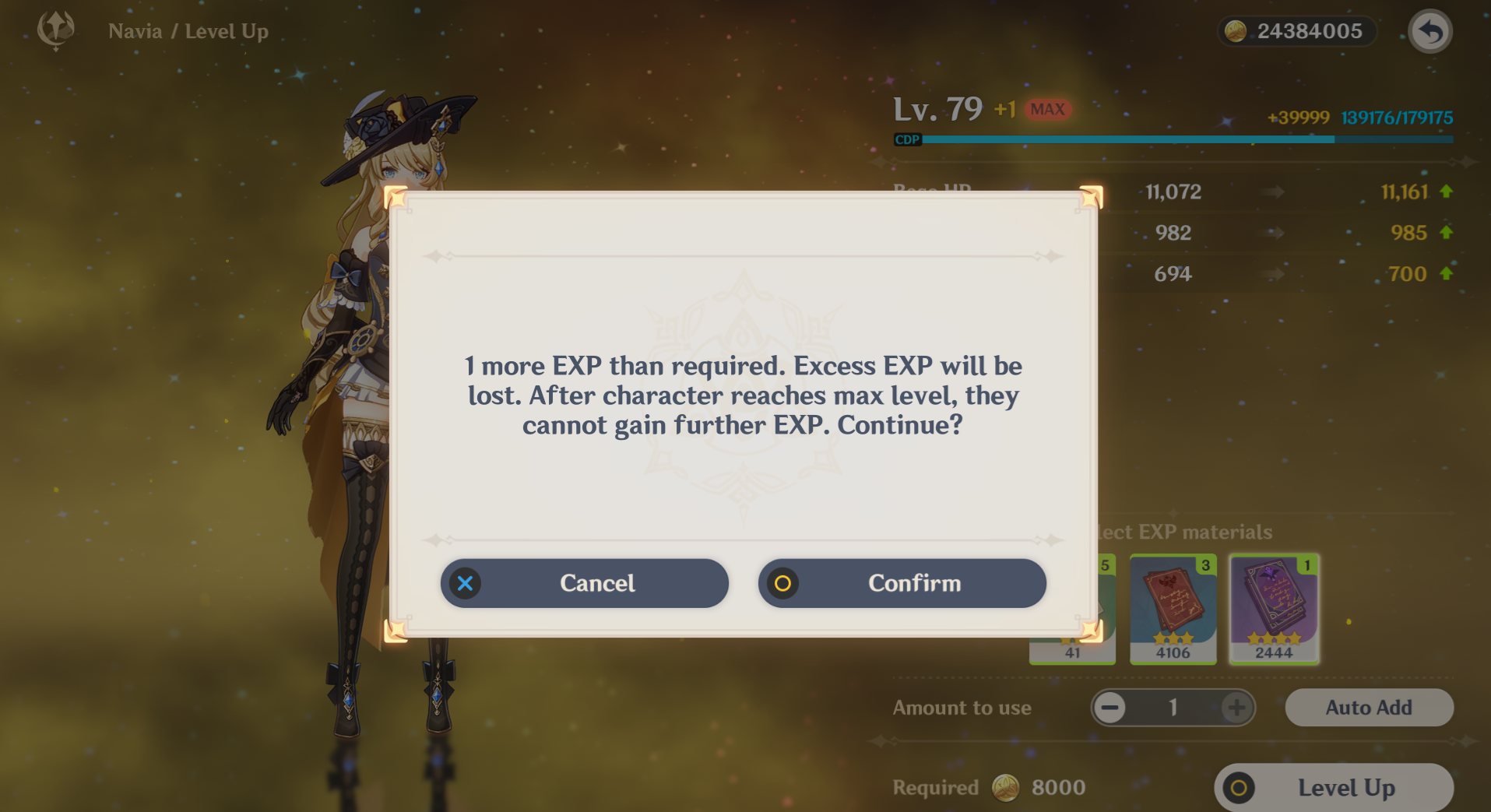This screenshot has width=1491, height=812.
Task: Click Cancel to dismiss the EXP warning
Action: click(x=585, y=583)
